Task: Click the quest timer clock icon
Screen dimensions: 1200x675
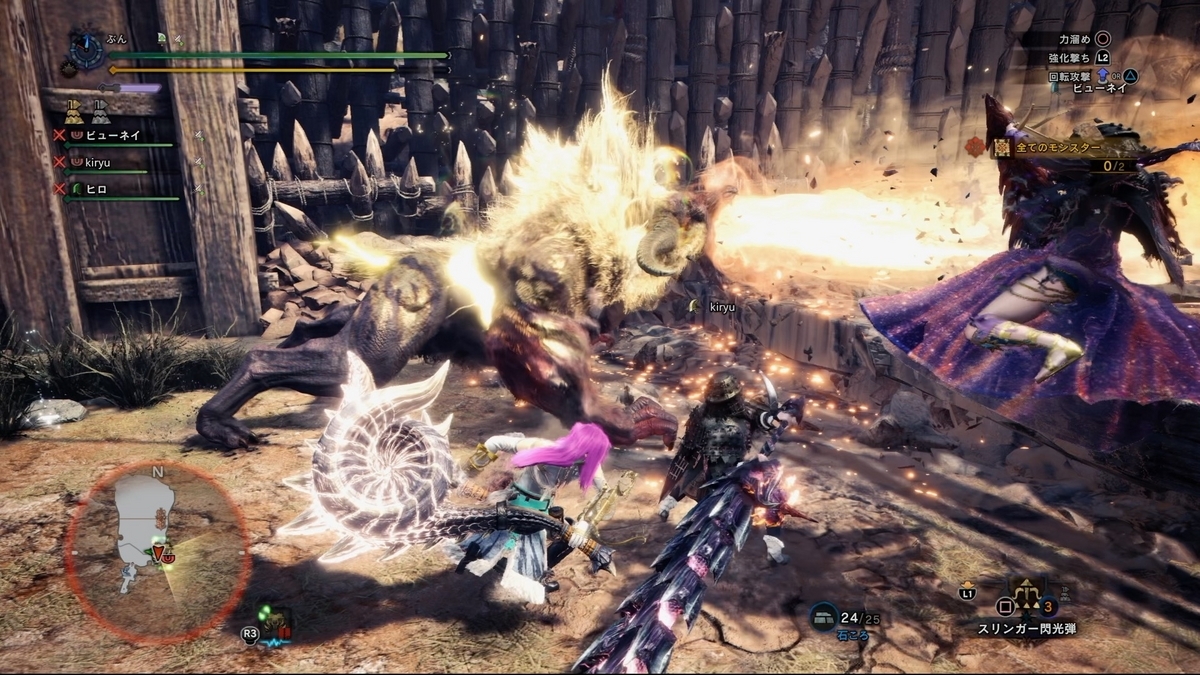Action: pos(88,50)
